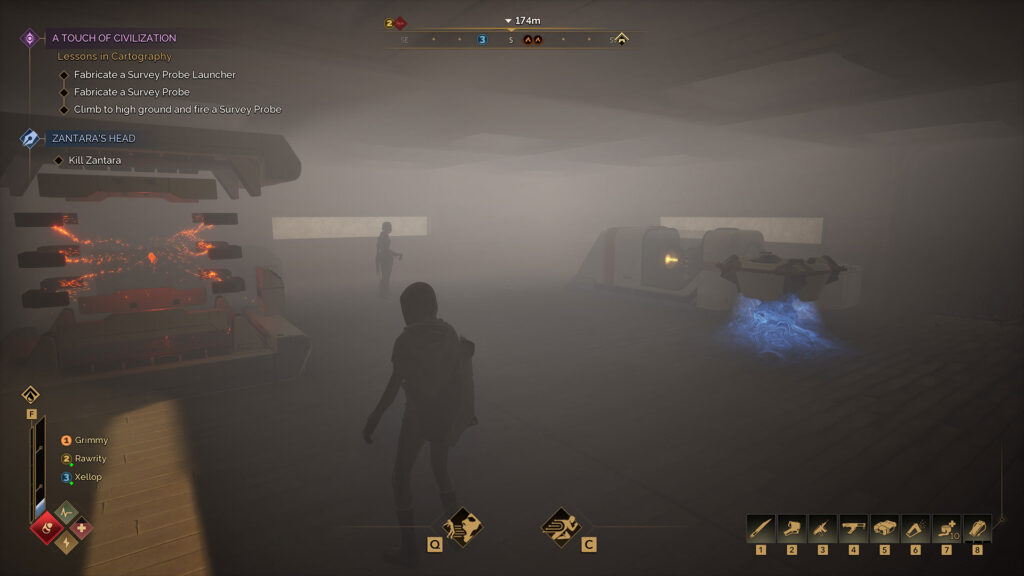The width and height of the screenshot is (1024, 576).
Task: Select the flashlight in hotbar slot 6
Action: click(916, 529)
